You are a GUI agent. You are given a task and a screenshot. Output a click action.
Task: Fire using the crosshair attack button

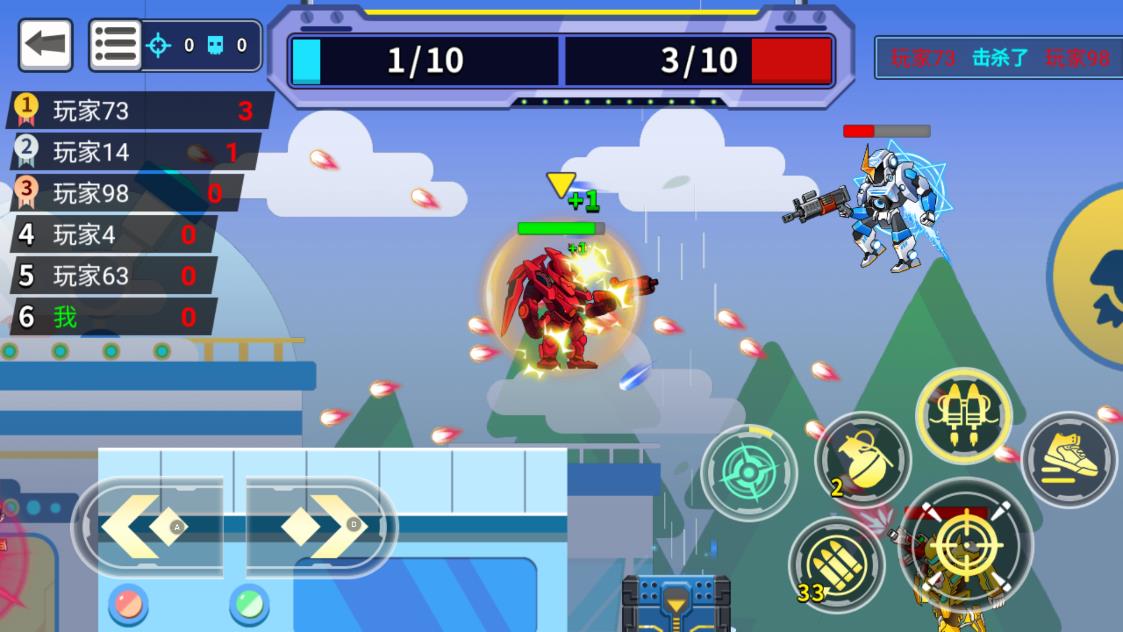(x=966, y=546)
